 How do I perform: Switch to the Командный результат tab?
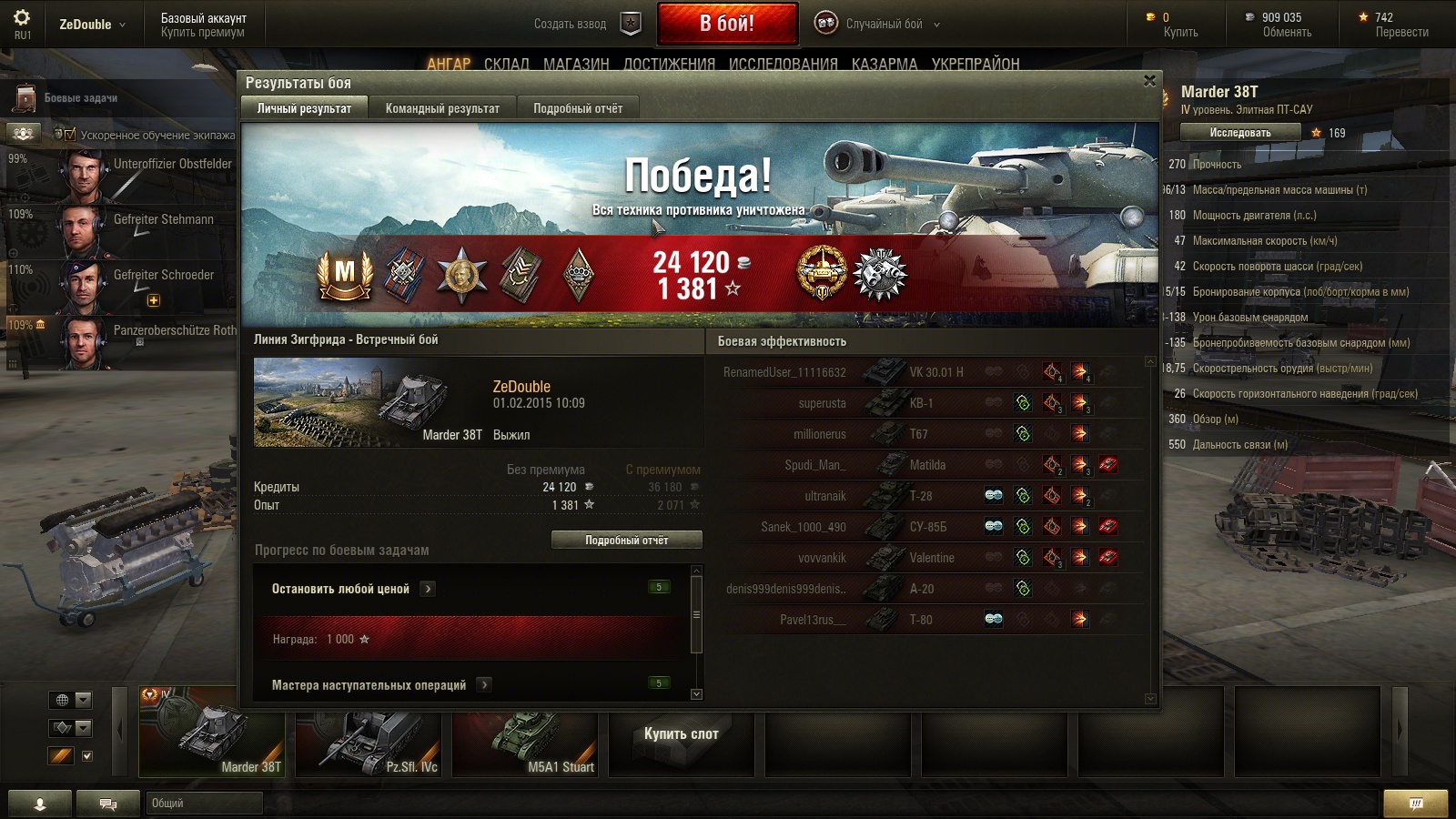(442, 108)
